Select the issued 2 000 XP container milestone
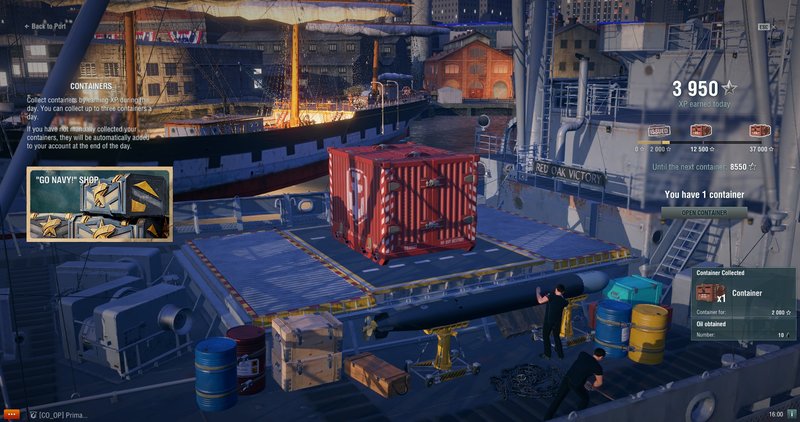Screen dimensions: 800x422 (x=658, y=130)
